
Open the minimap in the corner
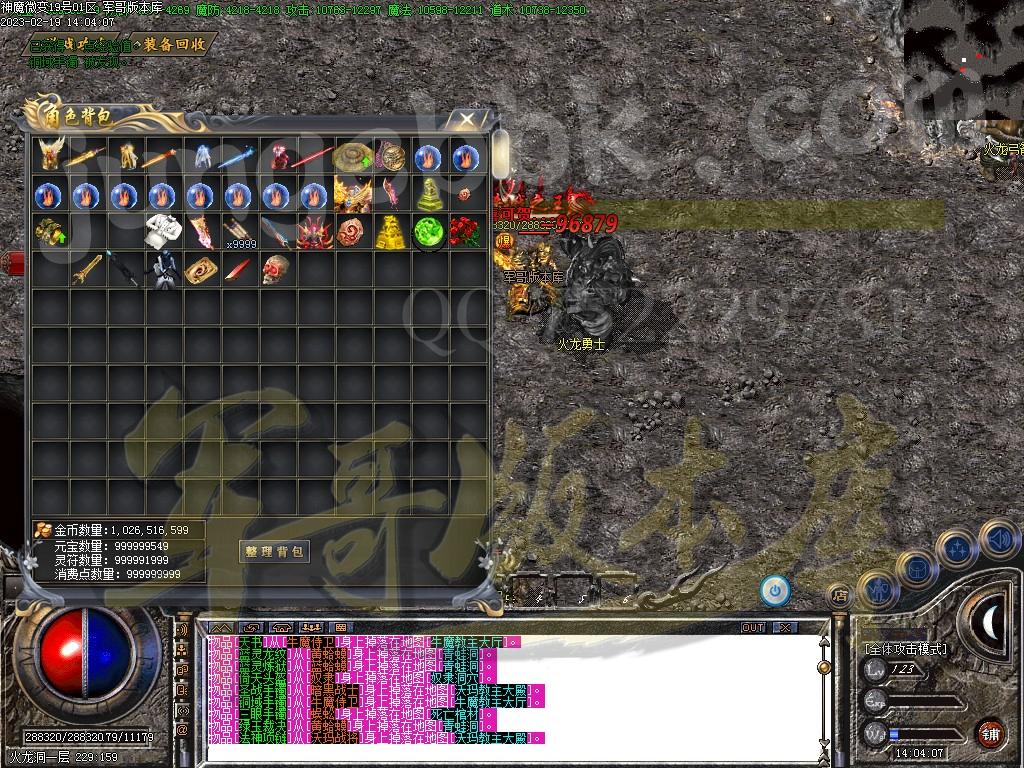point(963,58)
